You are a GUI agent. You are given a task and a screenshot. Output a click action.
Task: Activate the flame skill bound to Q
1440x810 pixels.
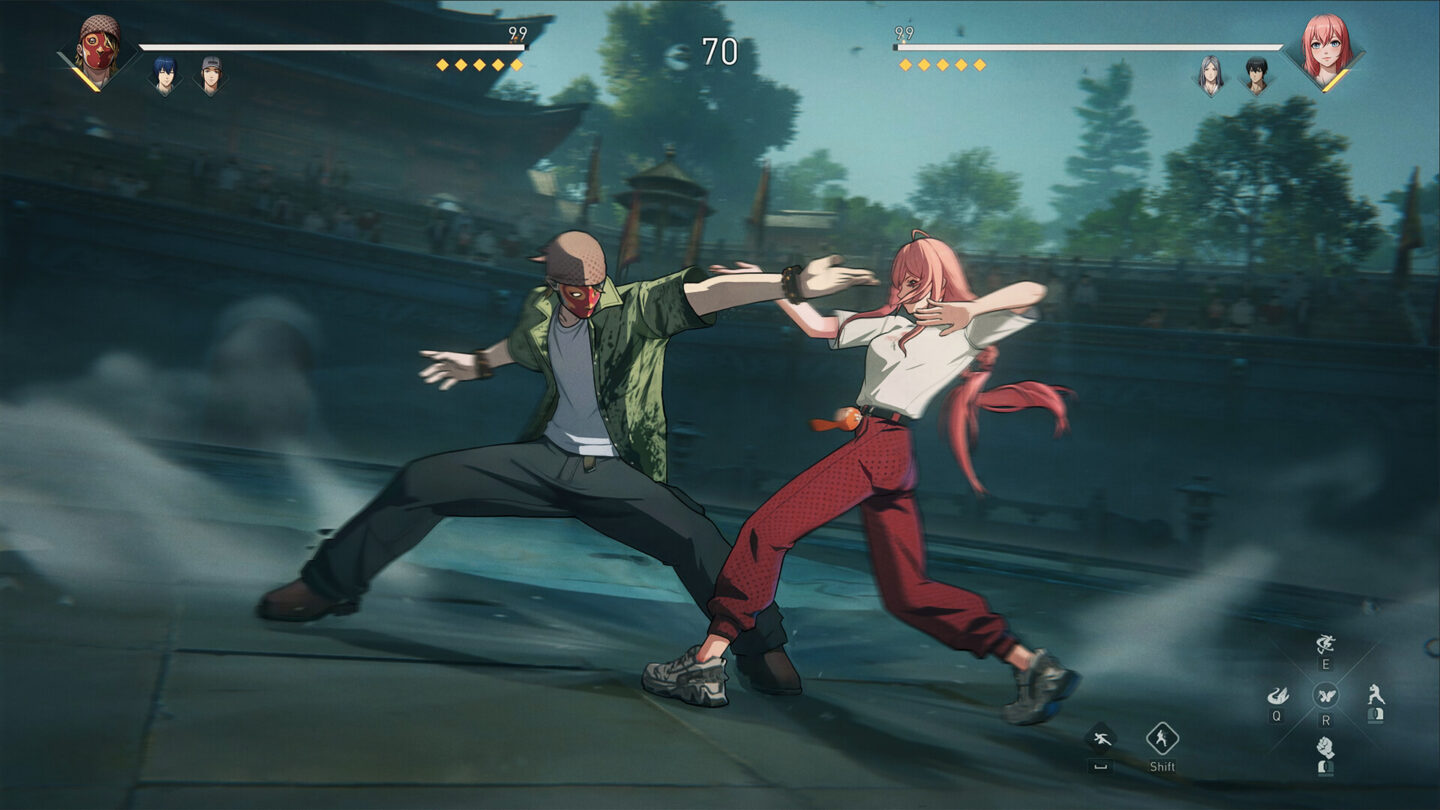1278,695
